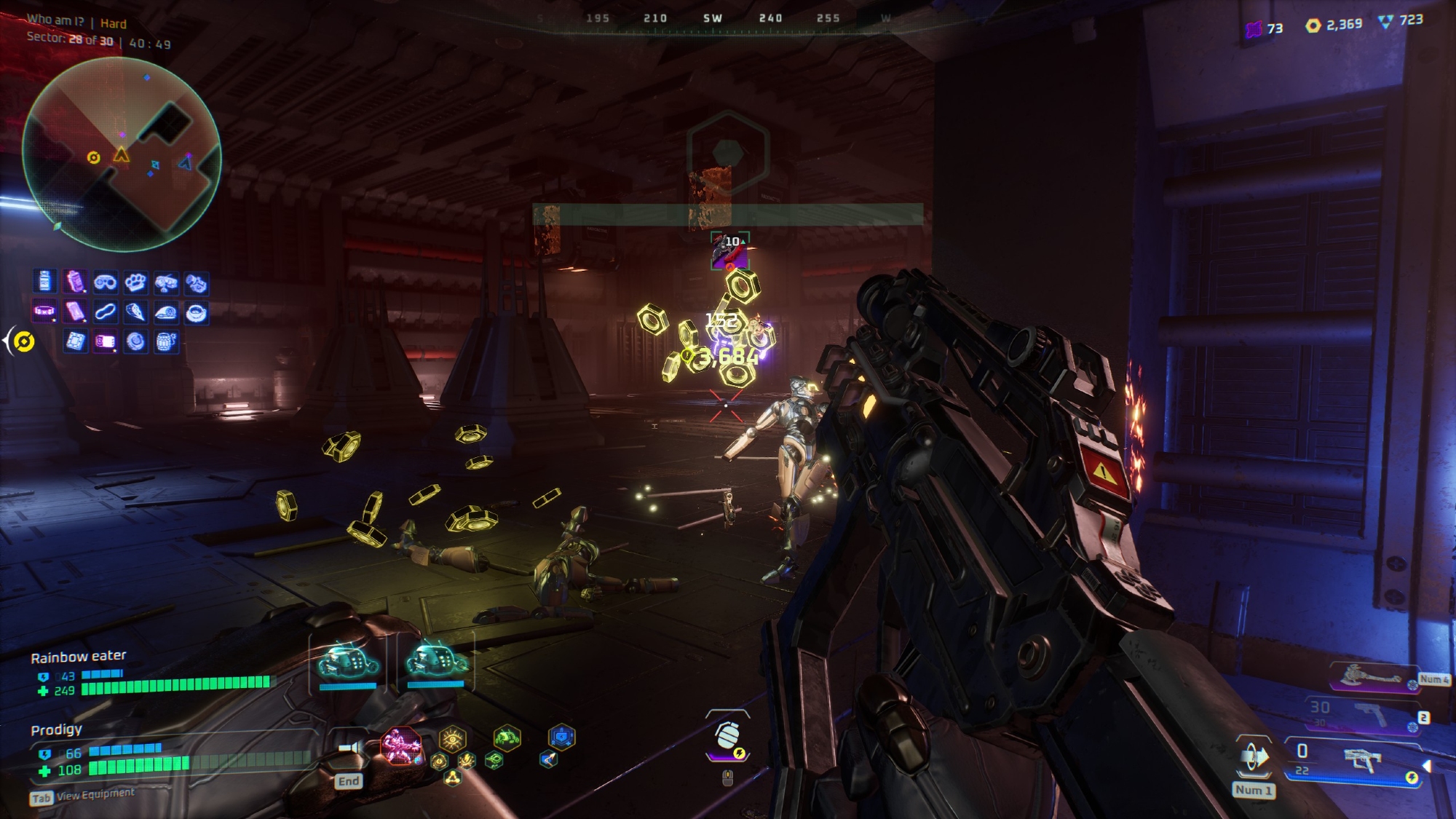Use the grenade slot
The height and width of the screenshot is (819, 1456).
(x=727, y=737)
